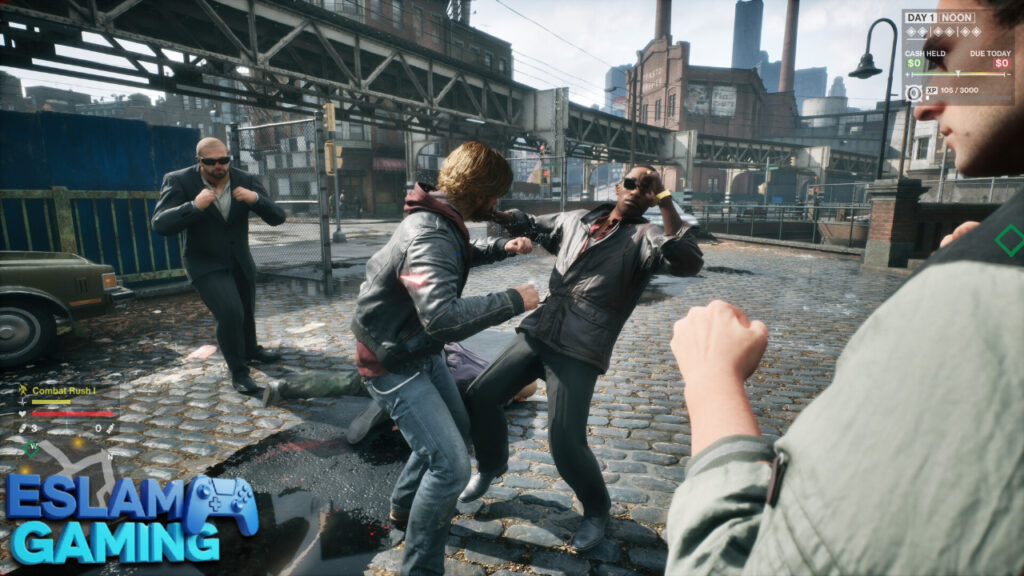Viewport: 1024px width, 576px height.
Task: Select the green diamond objective marker on minimap
Action: pyautogui.click(x=31, y=450)
